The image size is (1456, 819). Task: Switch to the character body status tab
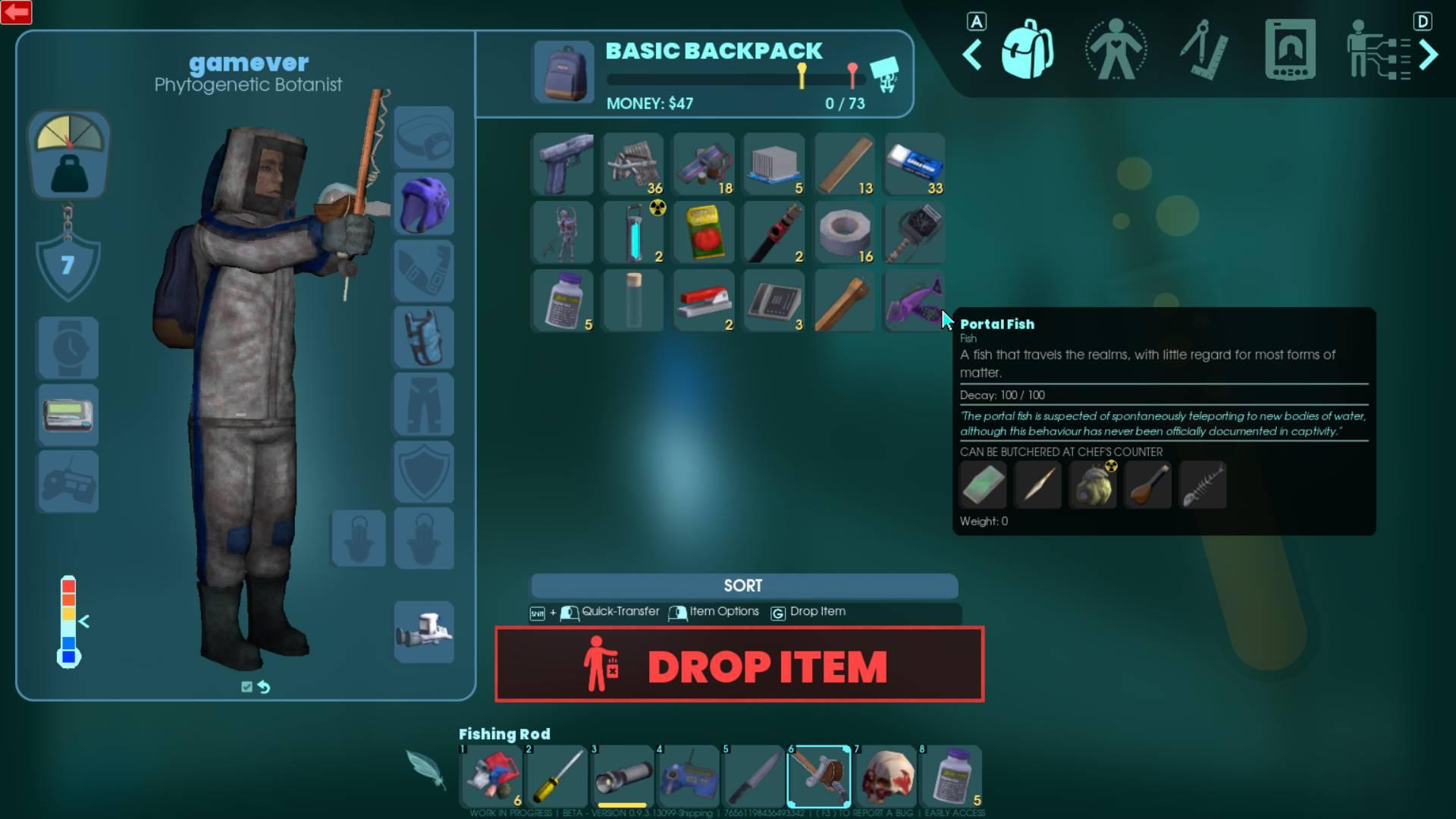click(1116, 51)
